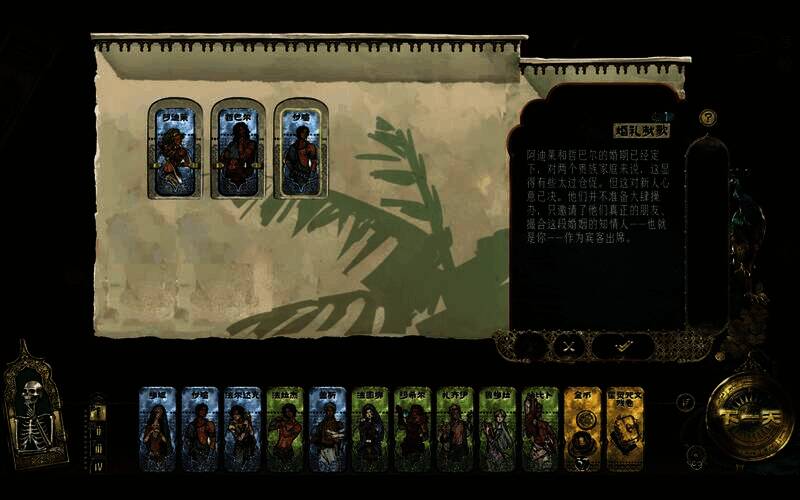Cancel the event with the X button

(x=567, y=346)
